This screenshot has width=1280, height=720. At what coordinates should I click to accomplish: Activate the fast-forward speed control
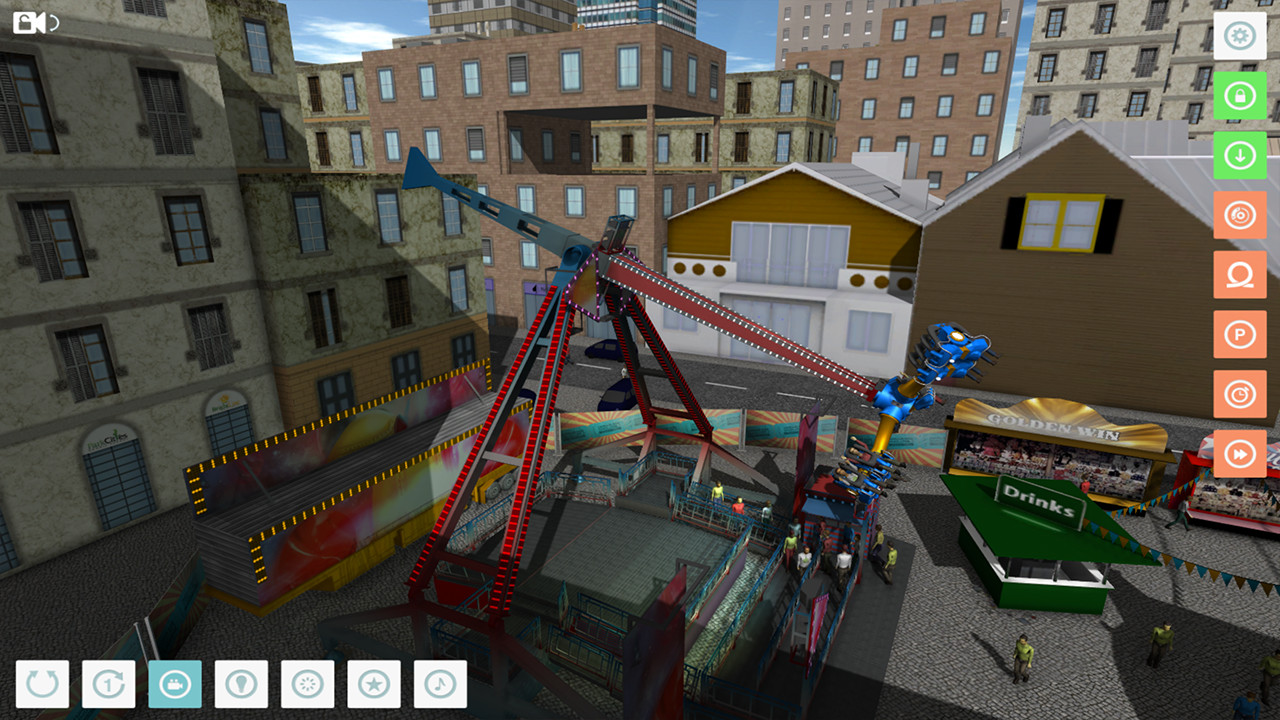(x=1240, y=453)
